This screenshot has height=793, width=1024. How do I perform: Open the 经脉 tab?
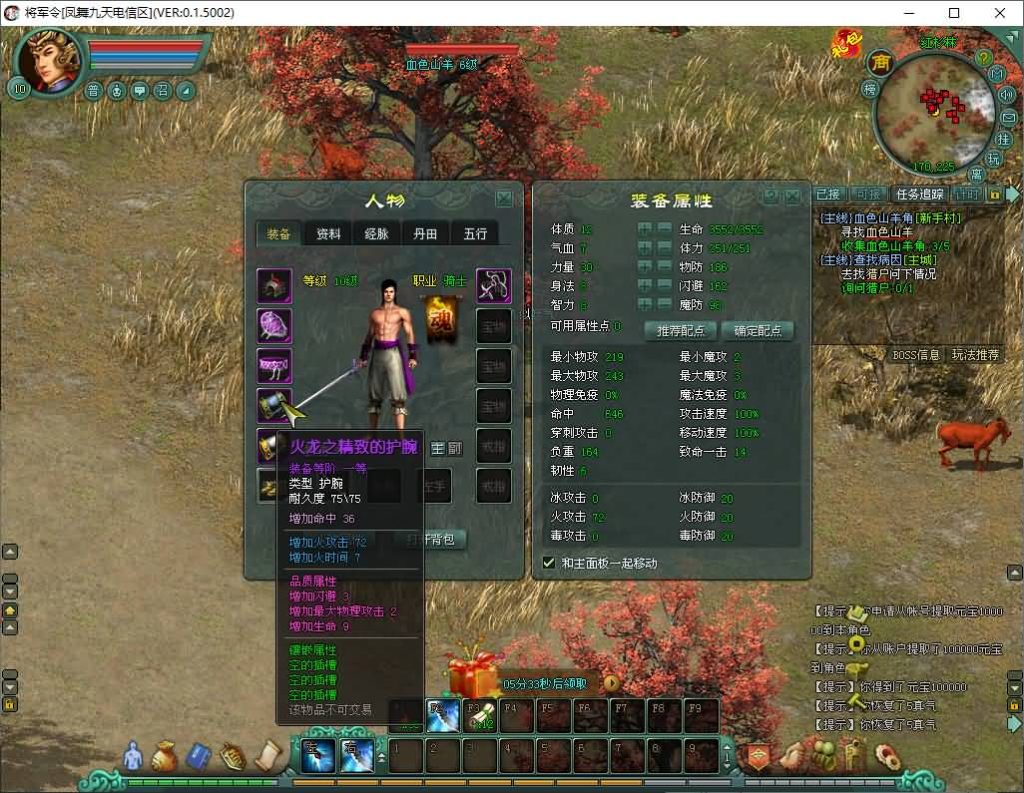377,234
